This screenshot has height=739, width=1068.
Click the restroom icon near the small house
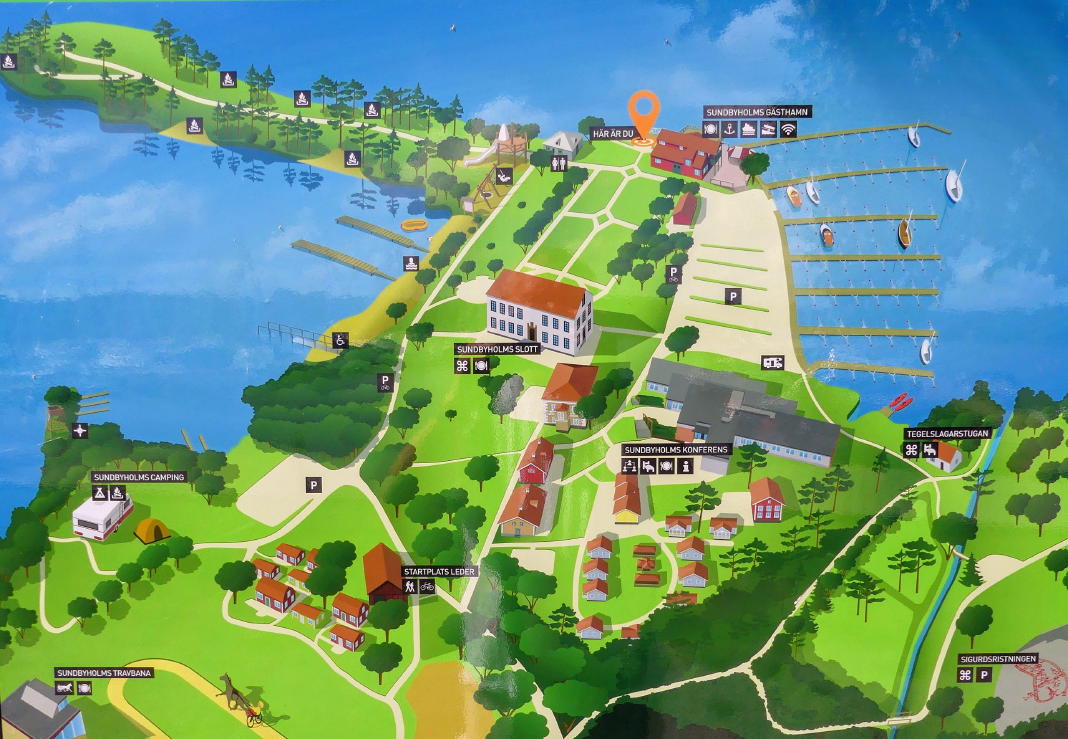pyautogui.click(x=556, y=160)
